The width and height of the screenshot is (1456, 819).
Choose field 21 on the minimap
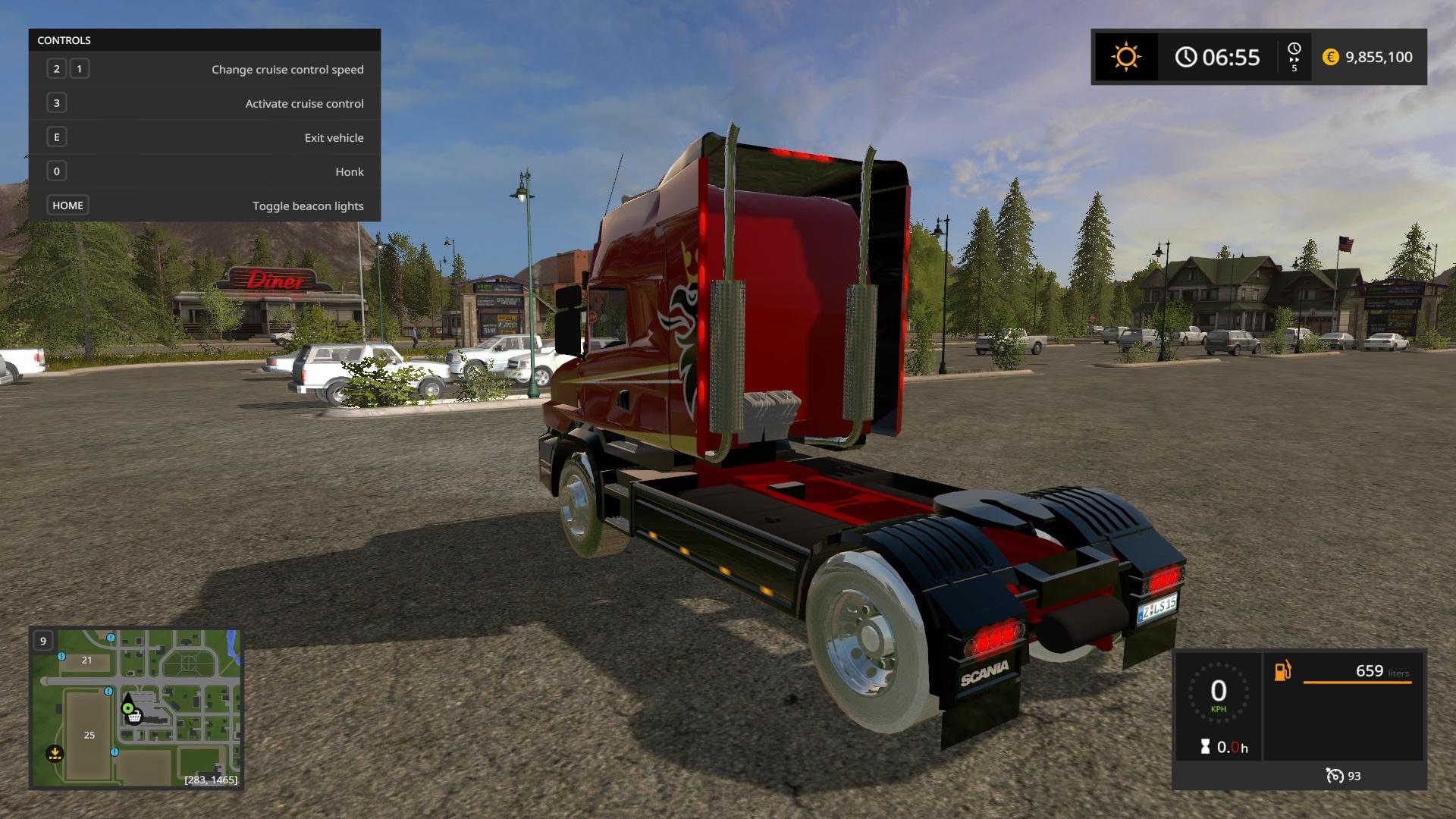click(x=86, y=660)
